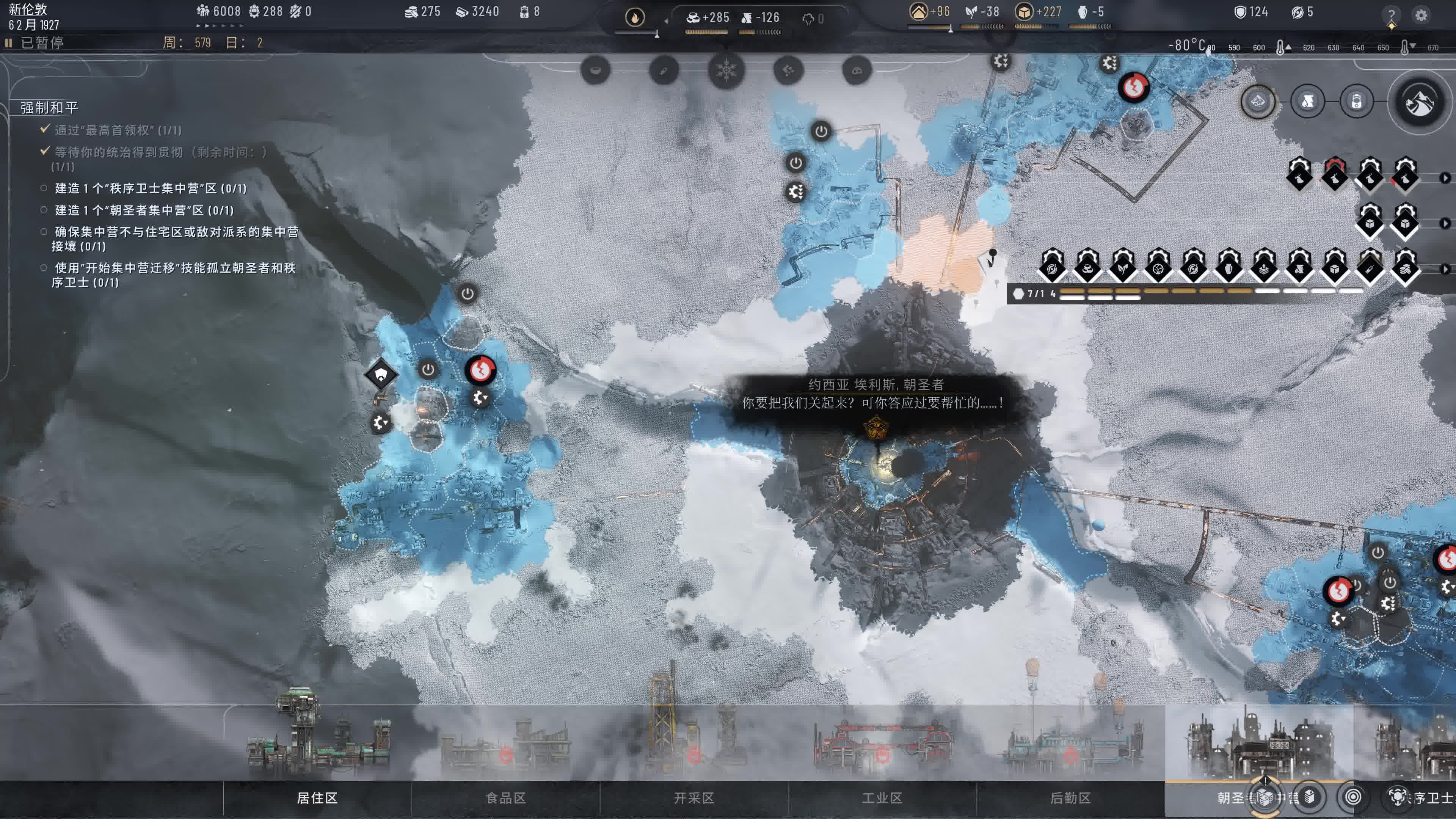
Task: Click the vase diamond icon
Action: point(1229,268)
